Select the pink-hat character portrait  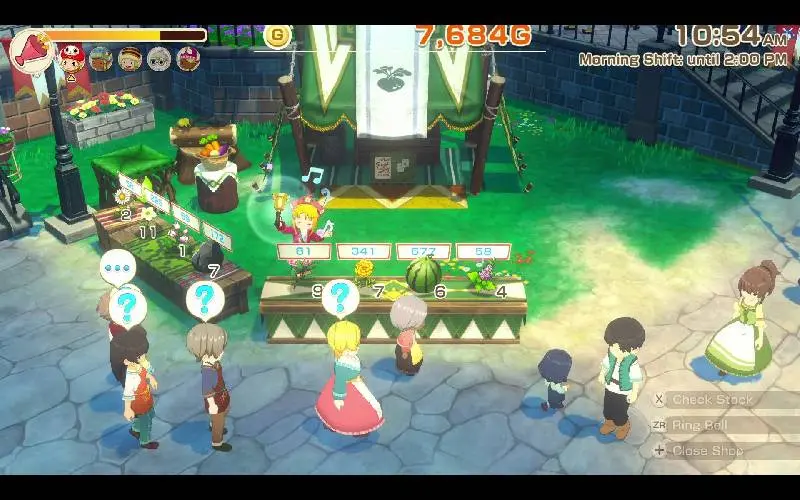tap(188, 58)
